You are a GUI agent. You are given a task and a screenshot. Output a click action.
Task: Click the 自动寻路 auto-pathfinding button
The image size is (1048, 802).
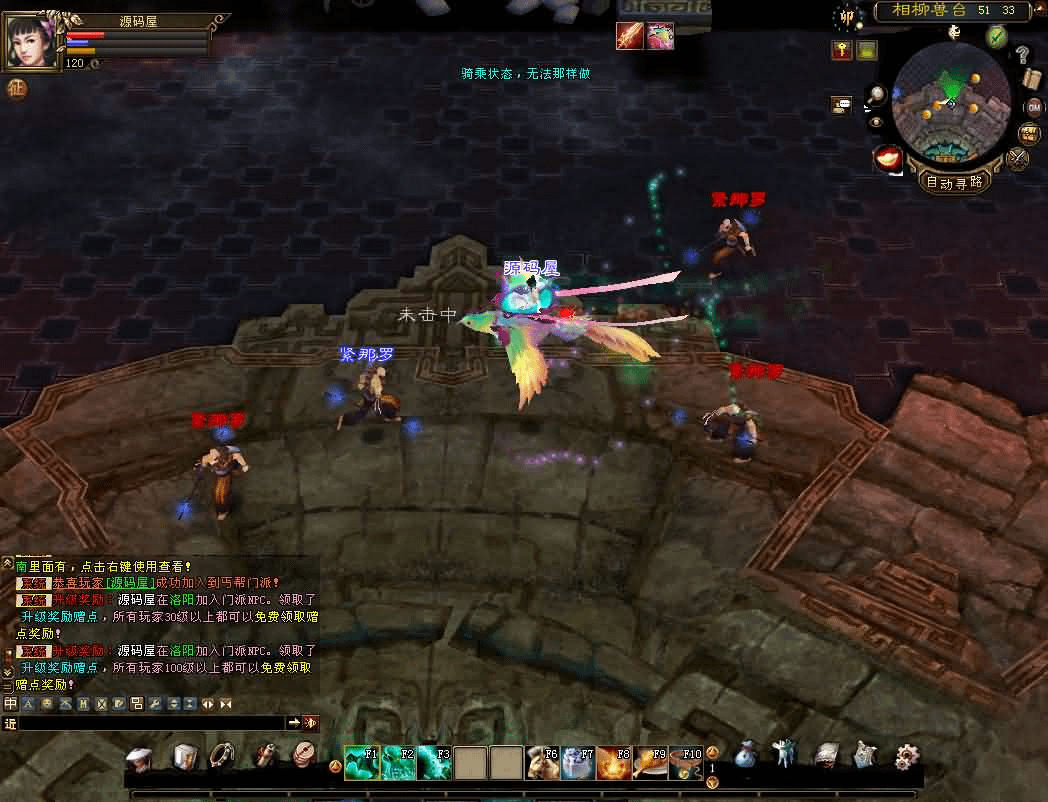[954, 181]
